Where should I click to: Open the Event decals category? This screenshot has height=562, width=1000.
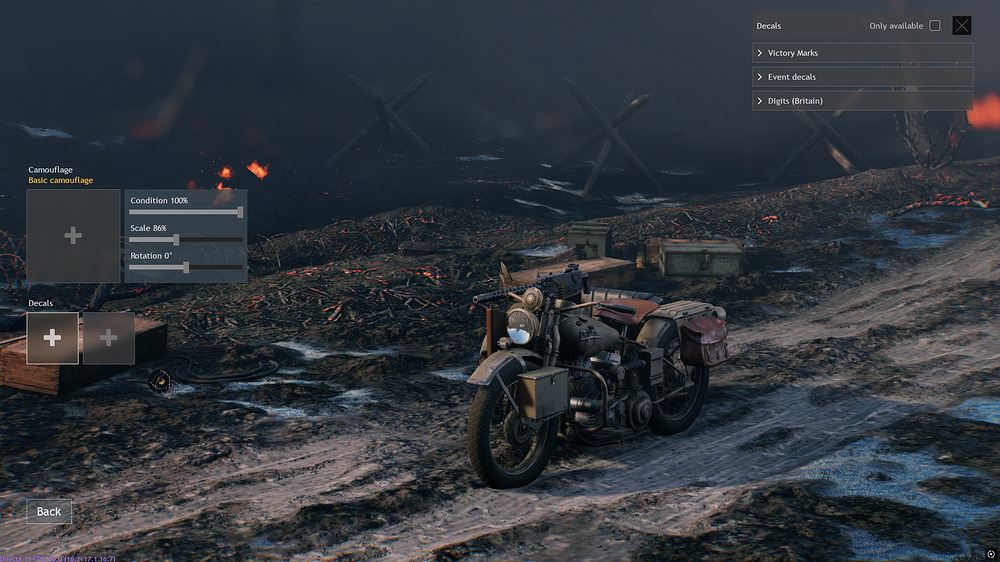(x=862, y=77)
